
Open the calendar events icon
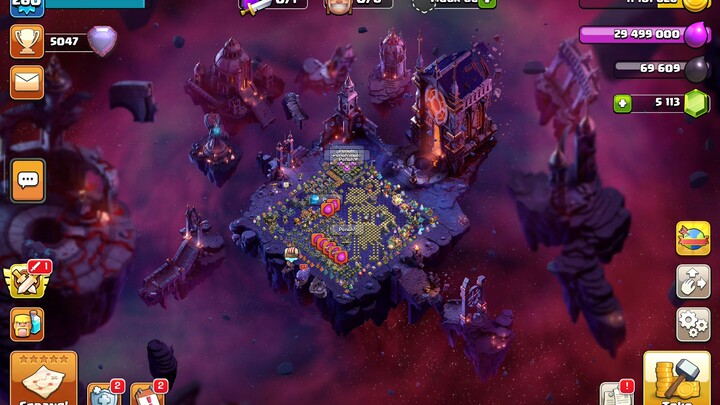[x=146, y=394]
